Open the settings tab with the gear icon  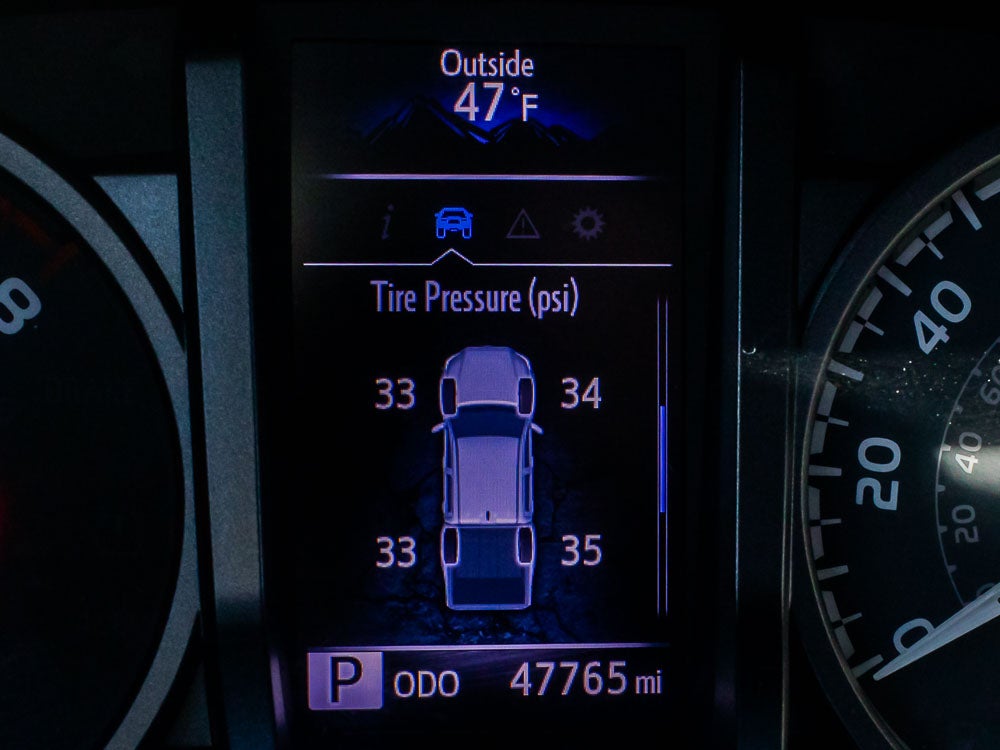click(x=589, y=224)
